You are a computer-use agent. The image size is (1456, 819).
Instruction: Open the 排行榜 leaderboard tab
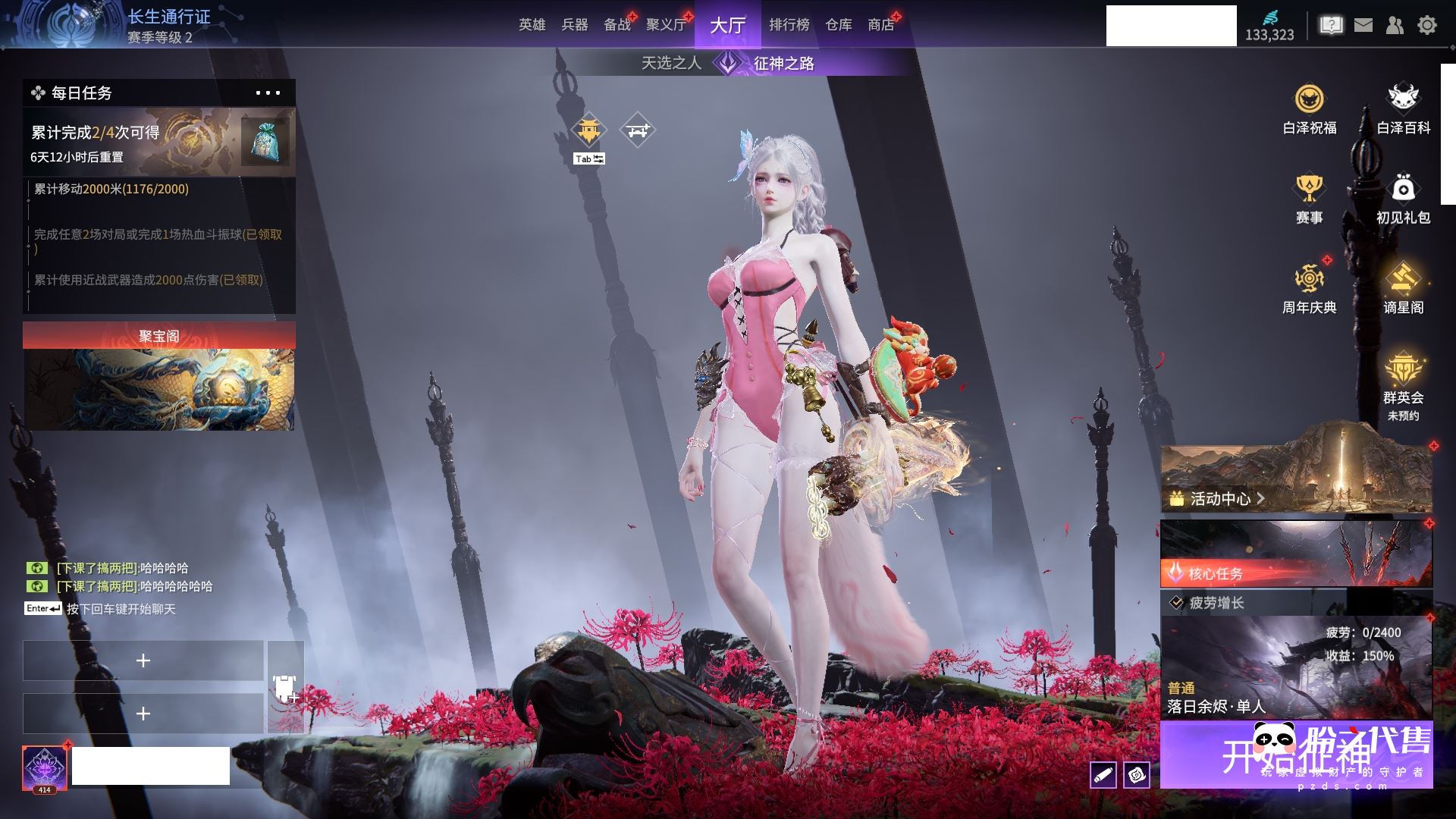tap(789, 25)
